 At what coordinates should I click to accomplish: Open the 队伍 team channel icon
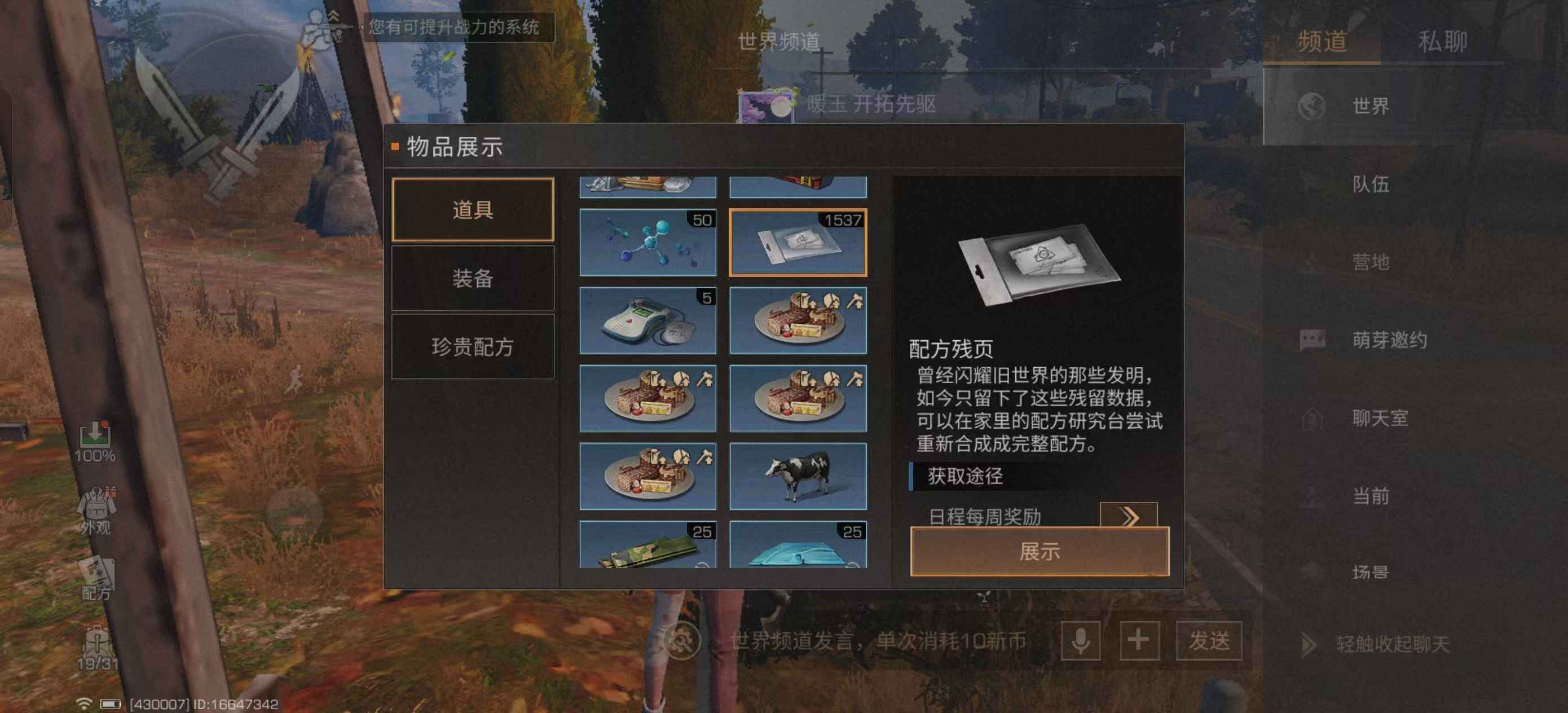tap(1311, 184)
